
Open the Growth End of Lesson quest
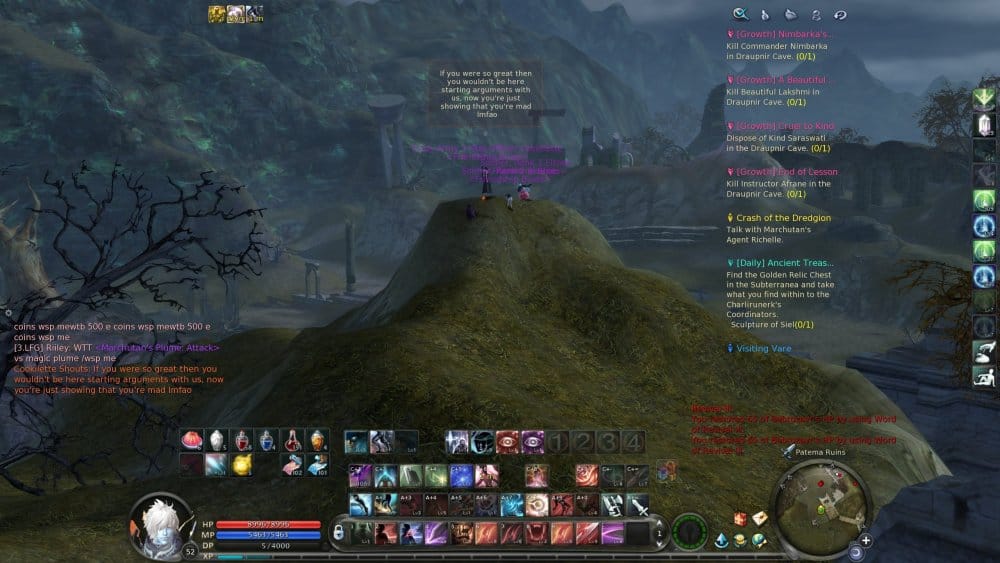point(786,172)
